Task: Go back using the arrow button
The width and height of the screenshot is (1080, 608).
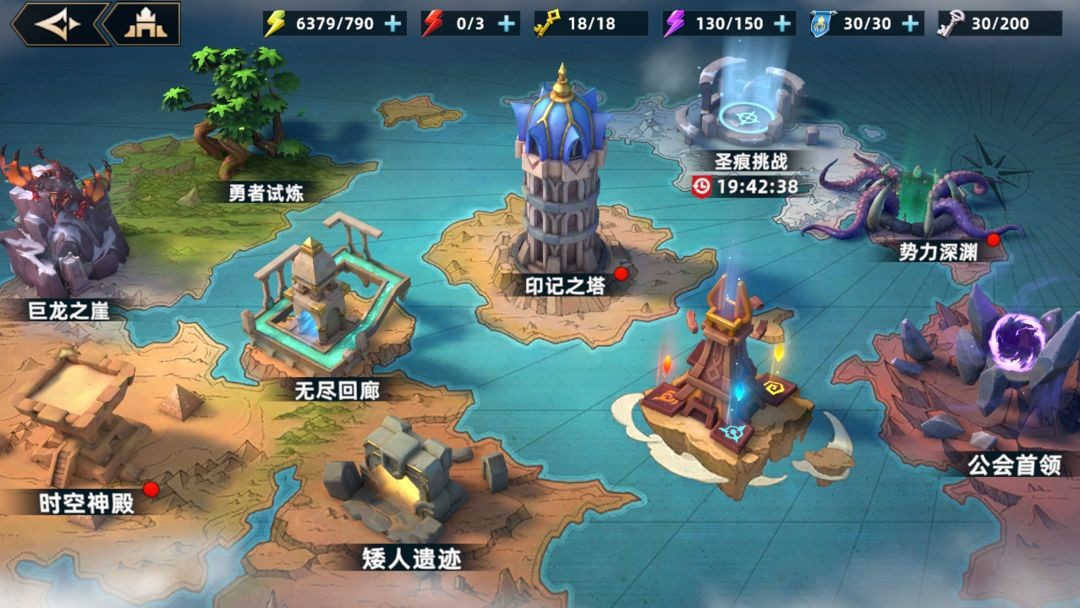Action: pyautogui.click(x=56, y=24)
